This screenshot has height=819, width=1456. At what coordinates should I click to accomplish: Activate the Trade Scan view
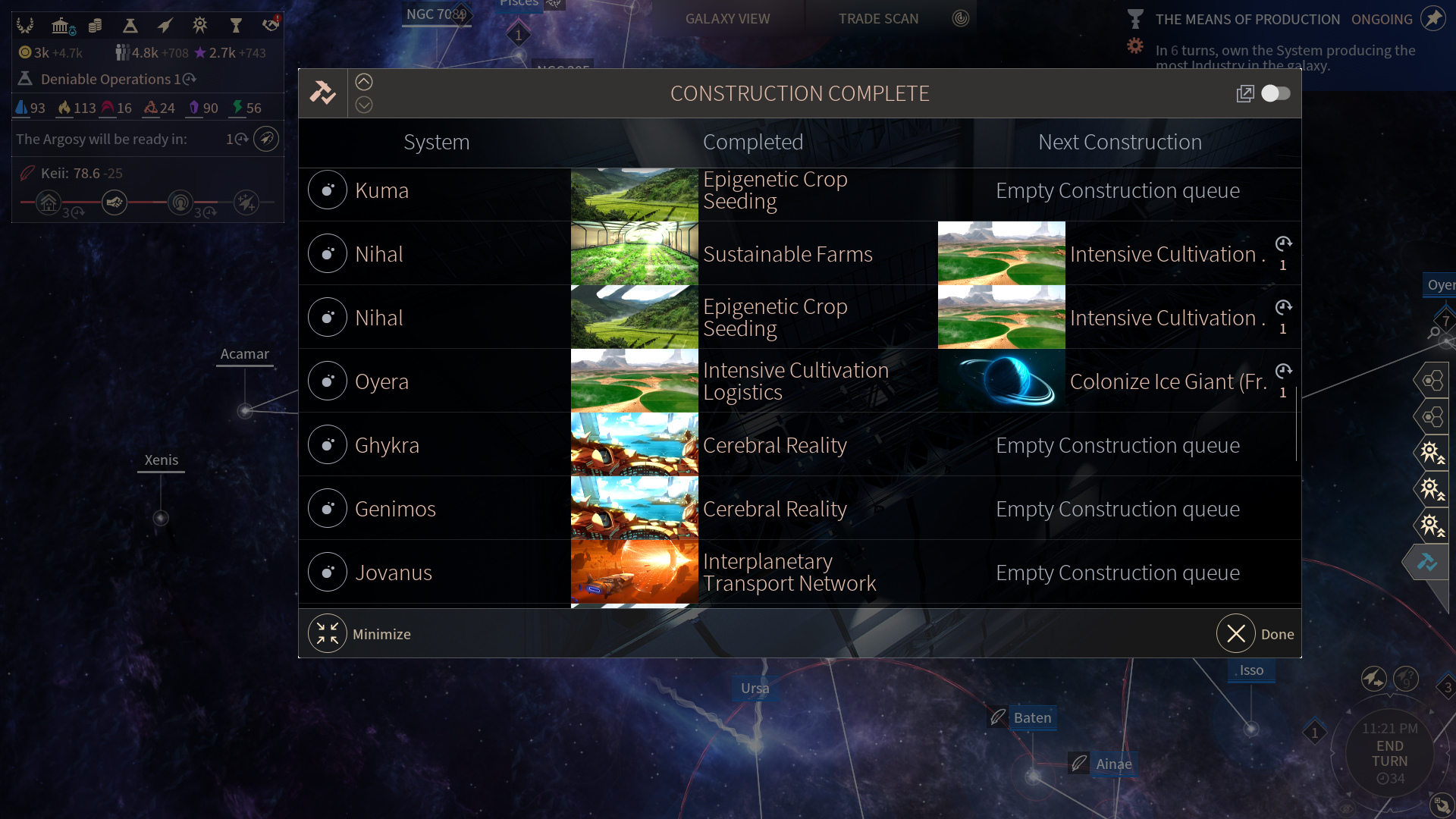coord(878,19)
